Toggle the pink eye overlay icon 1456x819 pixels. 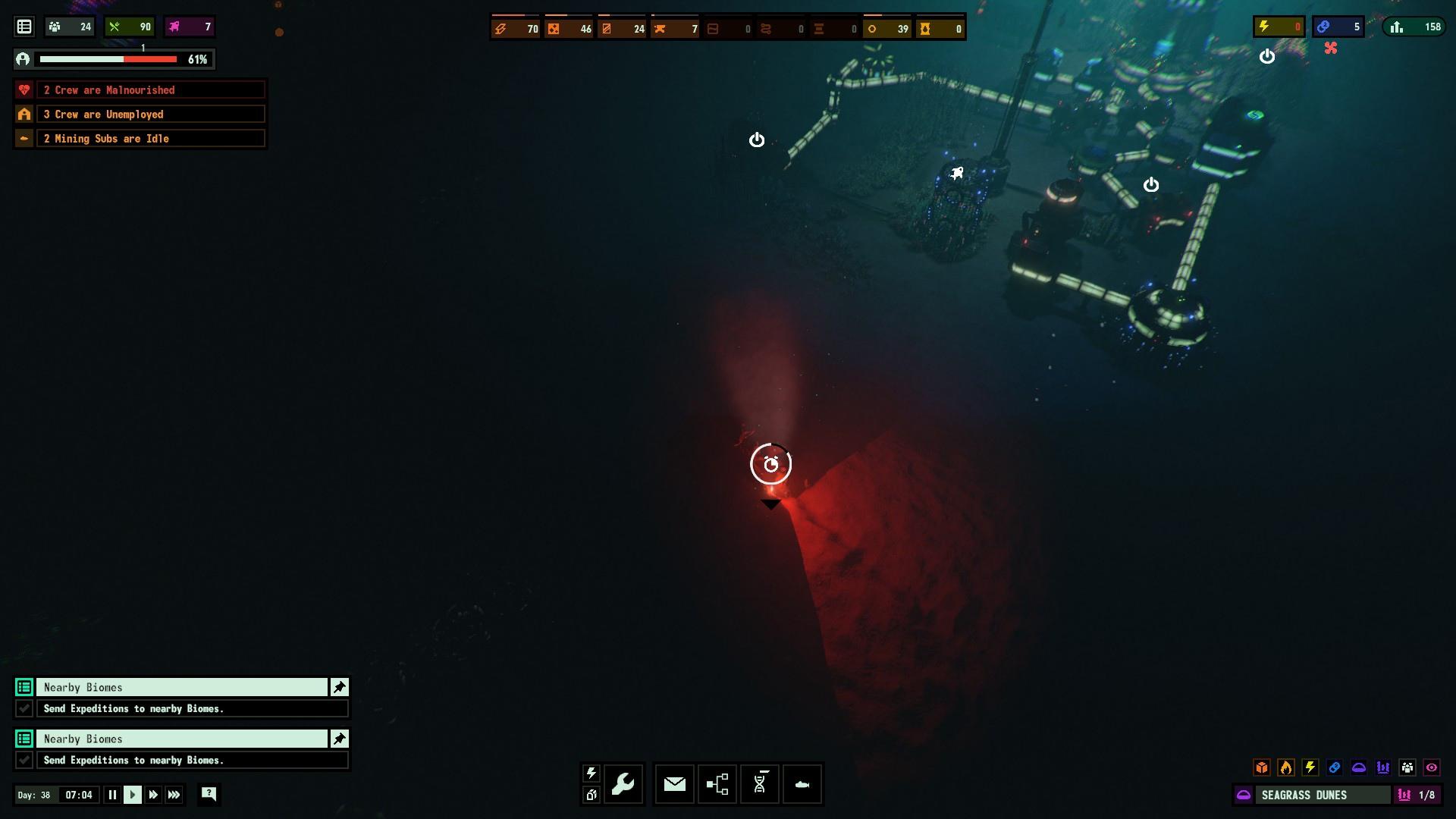pyautogui.click(x=1432, y=767)
